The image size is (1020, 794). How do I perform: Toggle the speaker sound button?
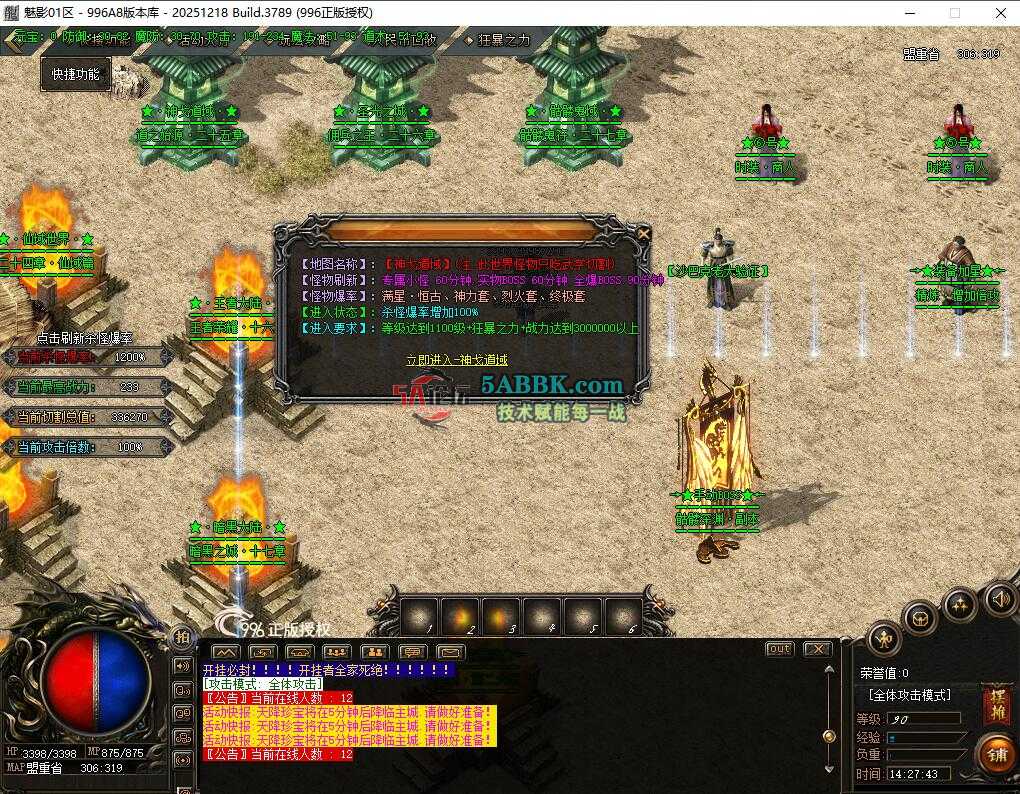click(998, 598)
